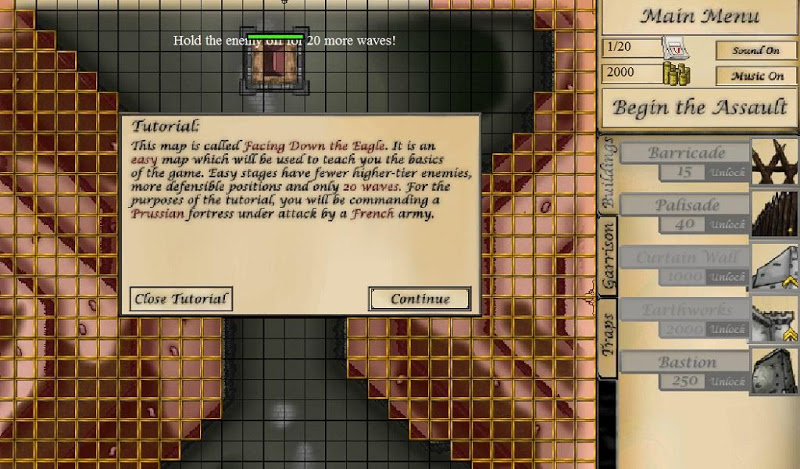
Task: Begin the Assault
Action: (699, 108)
